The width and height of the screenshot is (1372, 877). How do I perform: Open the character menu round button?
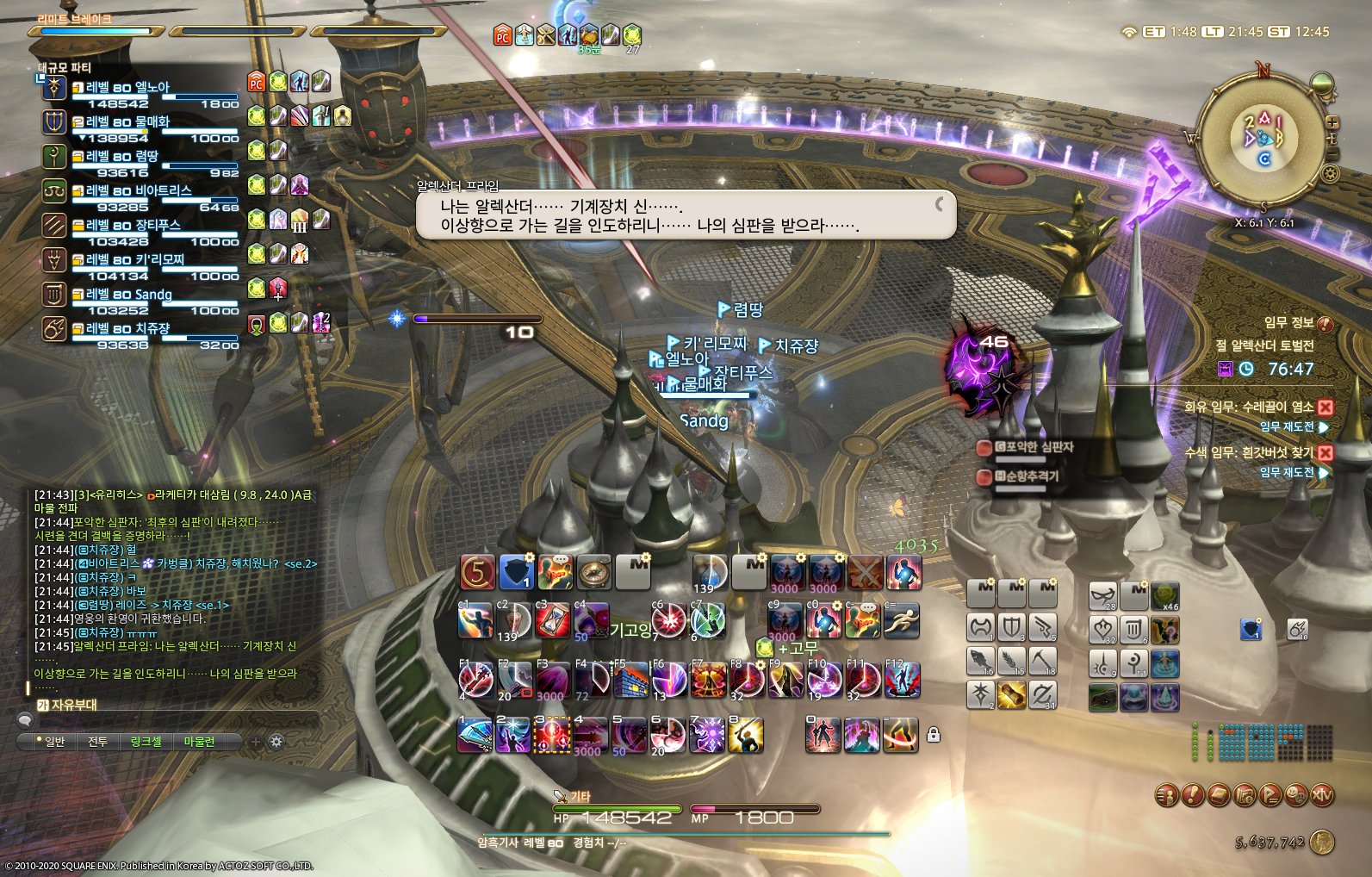click(1167, 795)
